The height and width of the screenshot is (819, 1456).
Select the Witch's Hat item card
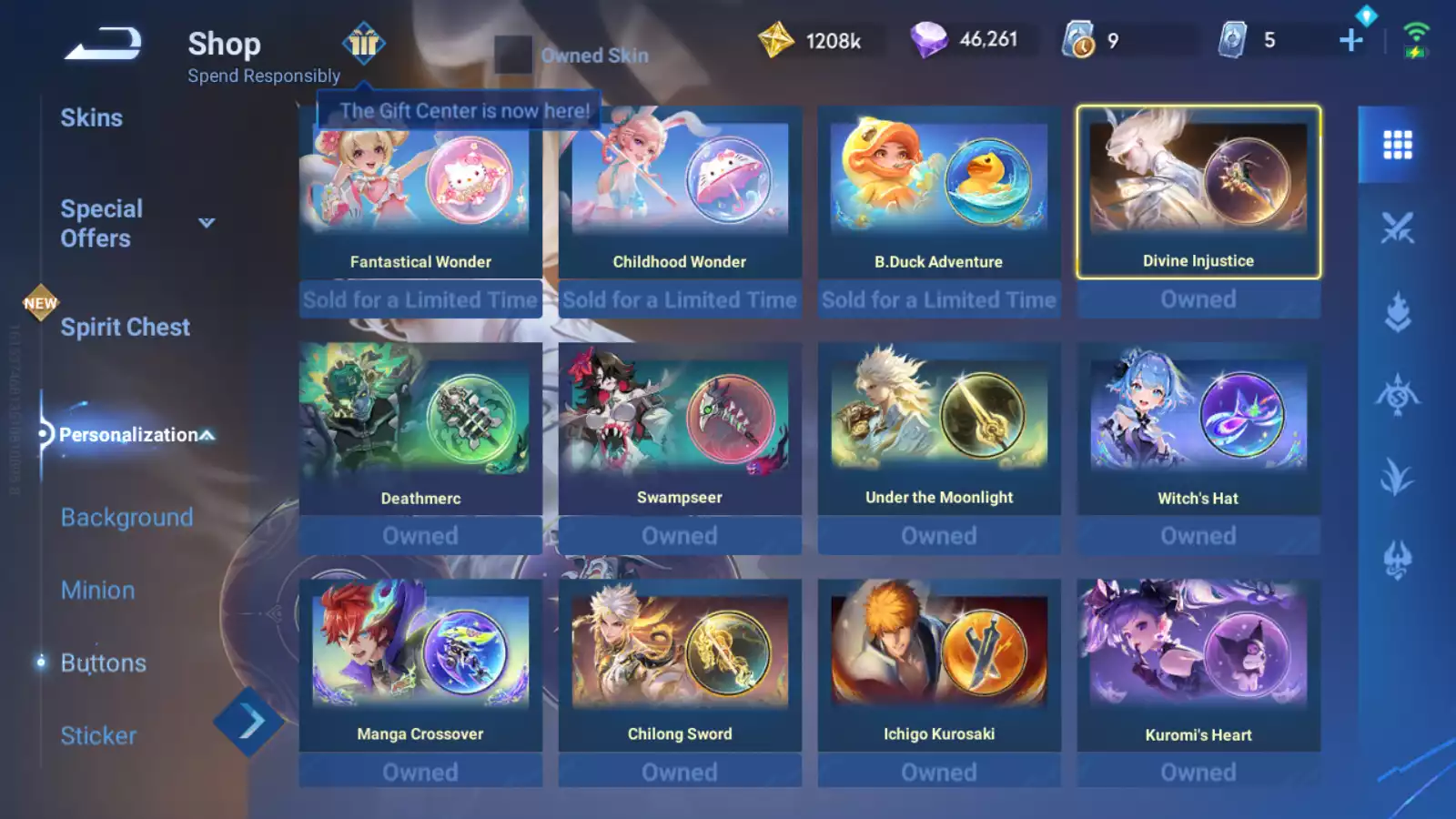pyautogui.click(x=1198, y=430)
